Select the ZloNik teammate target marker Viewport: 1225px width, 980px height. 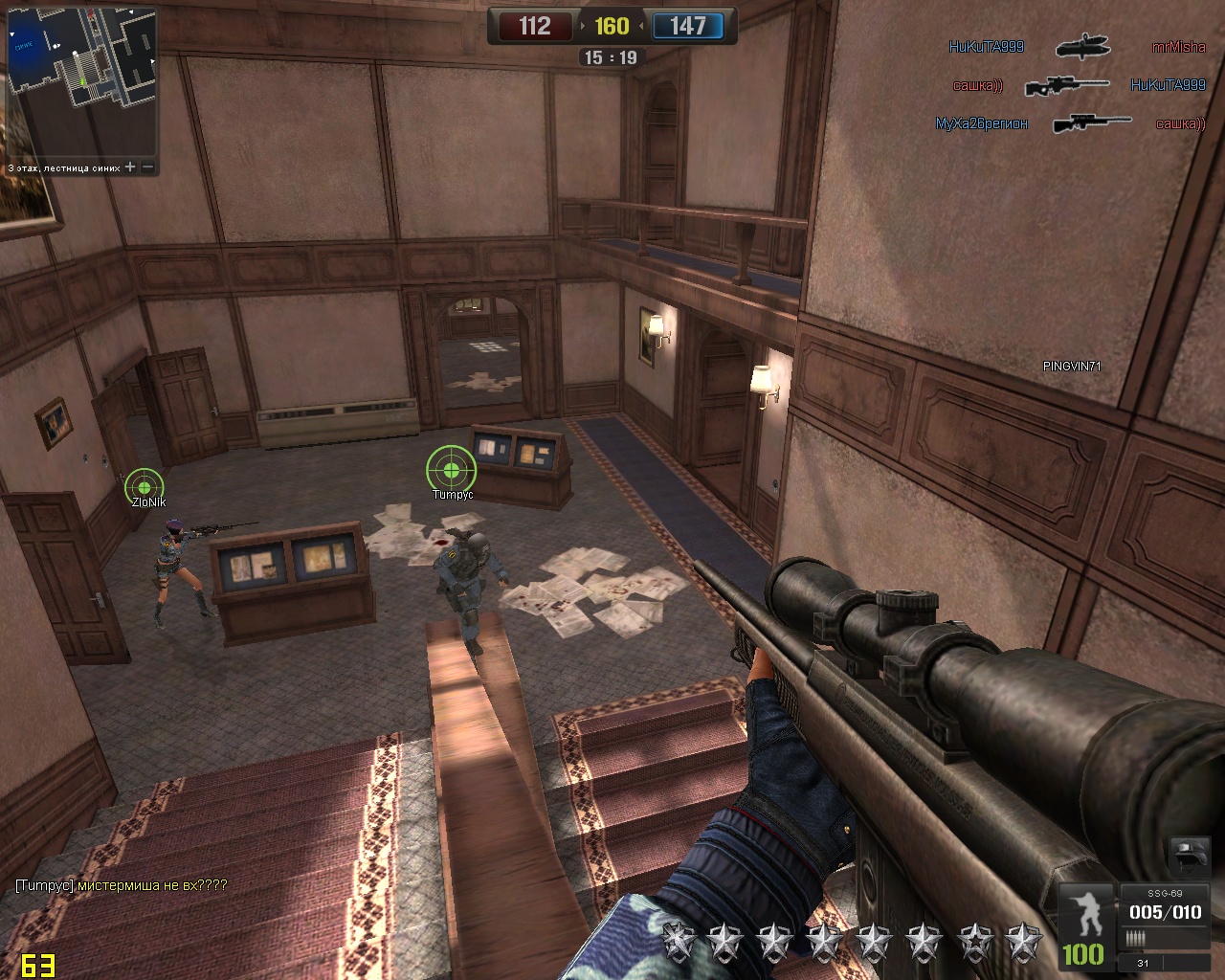point(145,486)
